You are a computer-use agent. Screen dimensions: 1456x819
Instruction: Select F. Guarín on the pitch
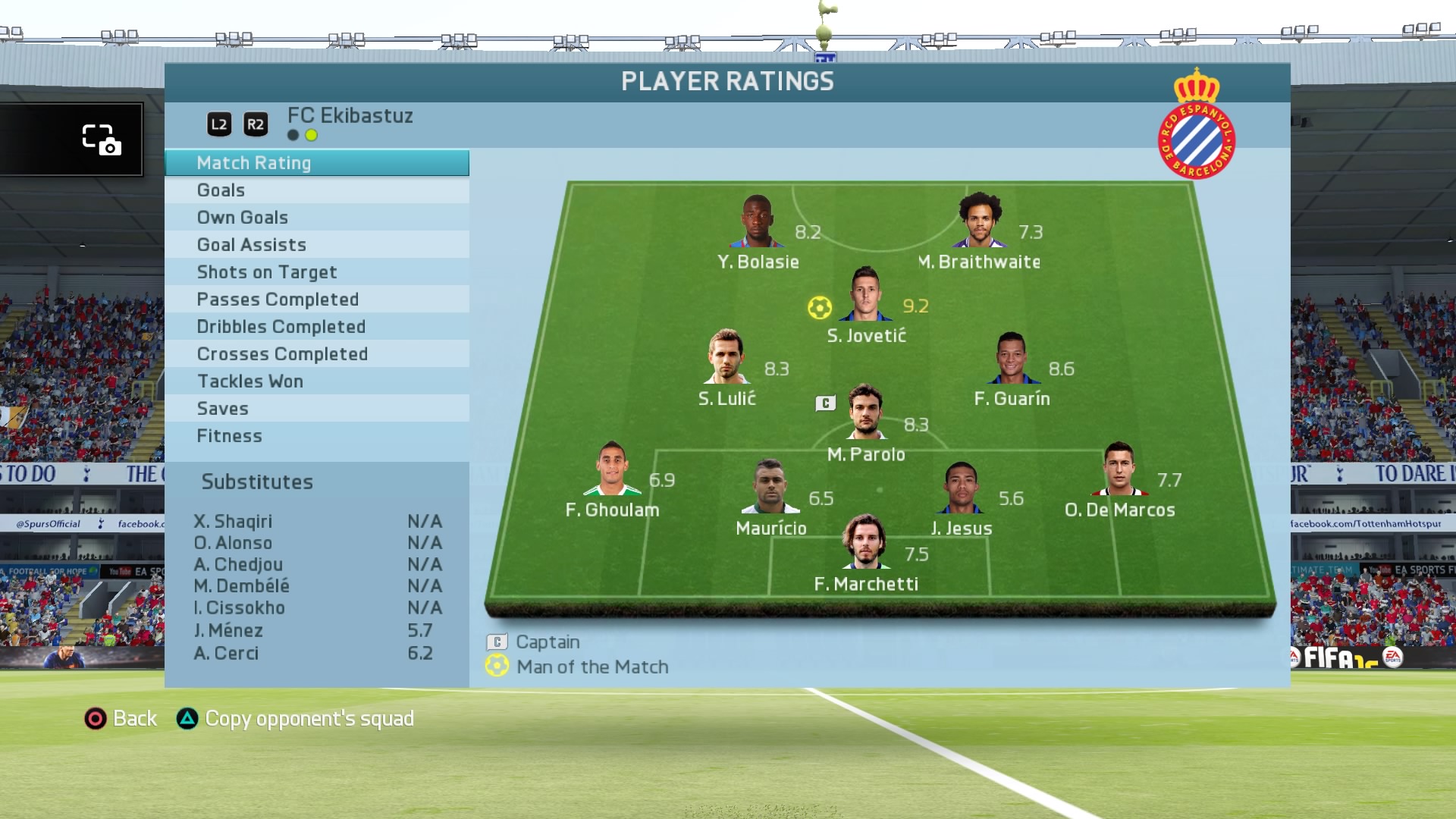pyautogui.click(x=1012, y=359)
